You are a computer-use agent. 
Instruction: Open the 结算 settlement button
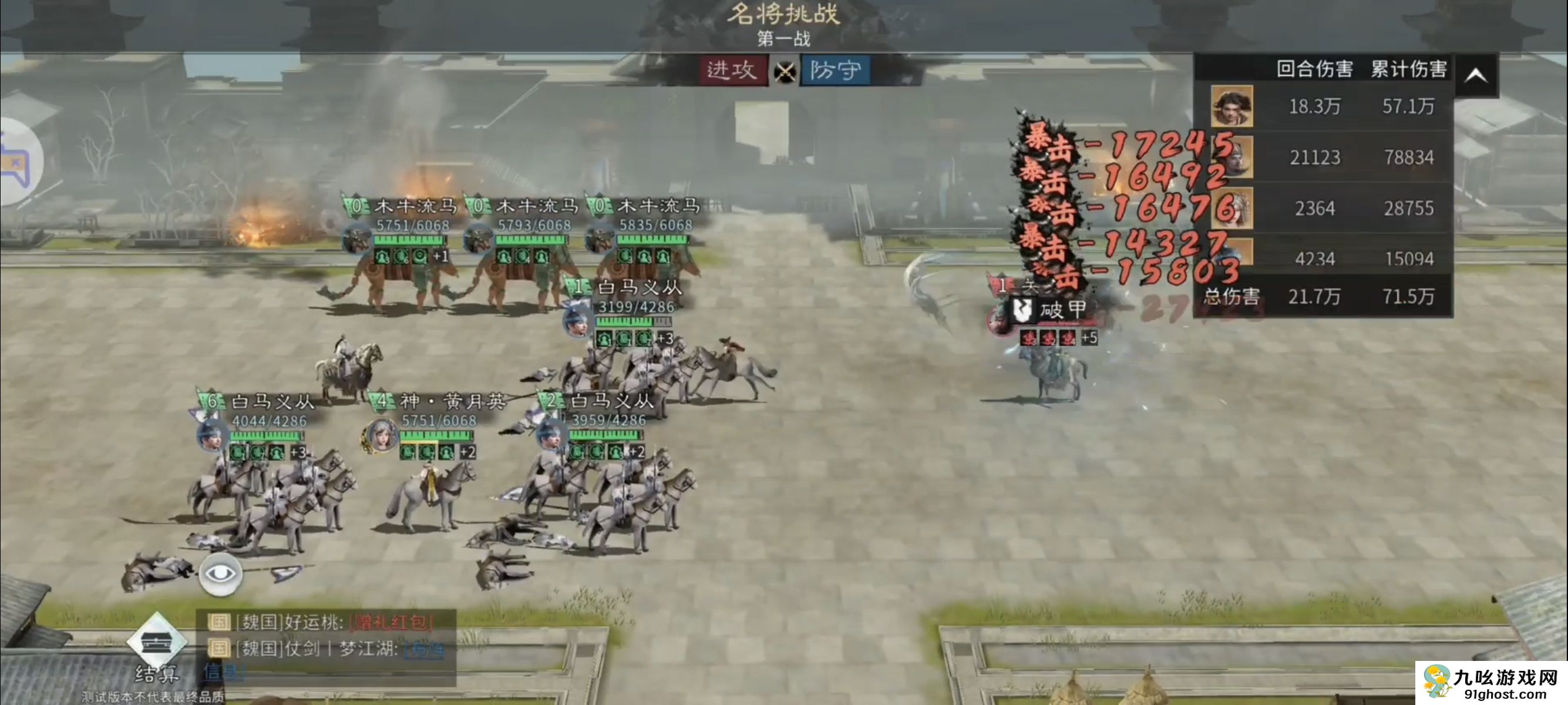[x=156, y=650]
